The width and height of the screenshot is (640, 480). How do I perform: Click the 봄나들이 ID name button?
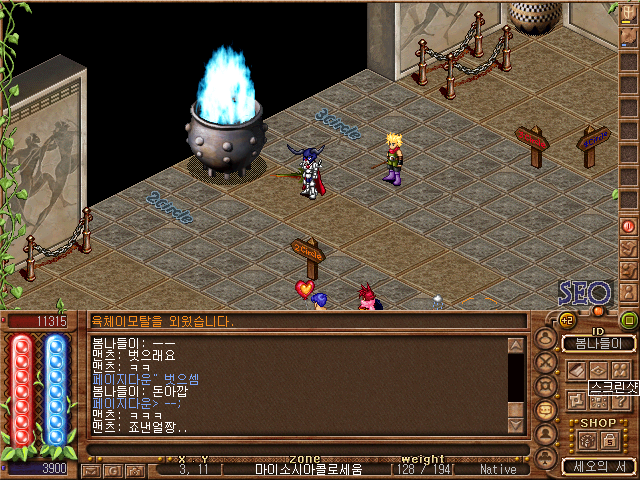click(598, 343)
